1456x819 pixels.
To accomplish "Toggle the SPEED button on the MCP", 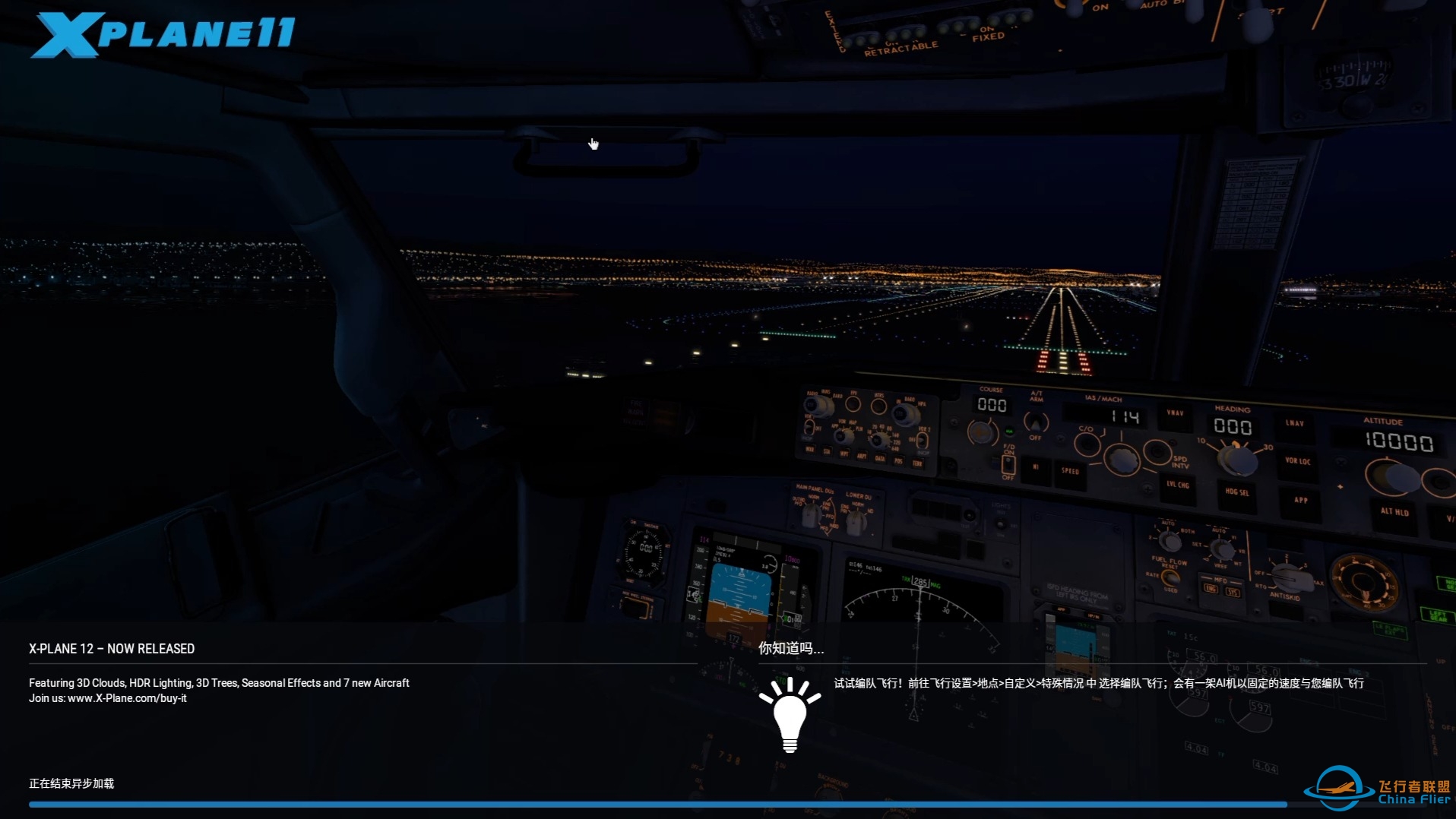I will tap(1069, 472).
